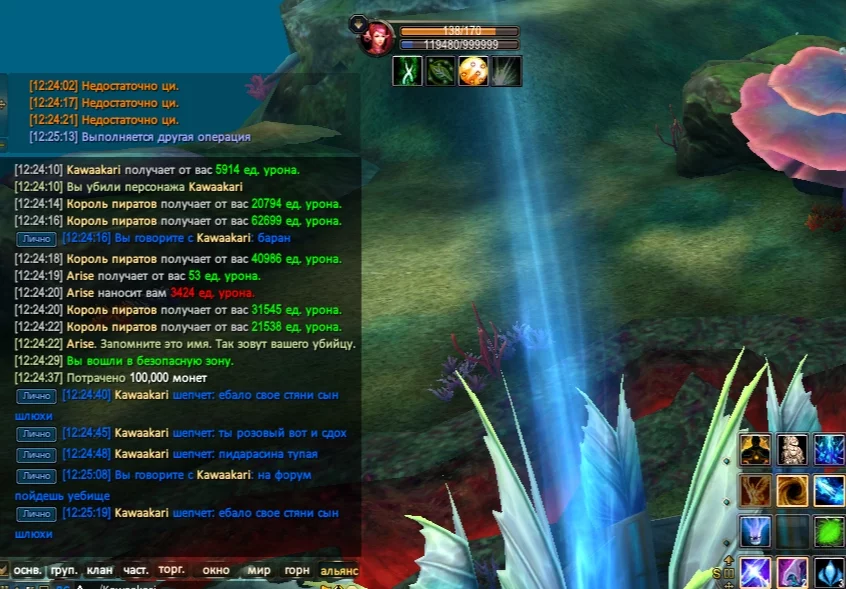The width and height of the screenshot is (846, 589).
Task: Click the orange dotted orb buff icon
Action: 473,71
